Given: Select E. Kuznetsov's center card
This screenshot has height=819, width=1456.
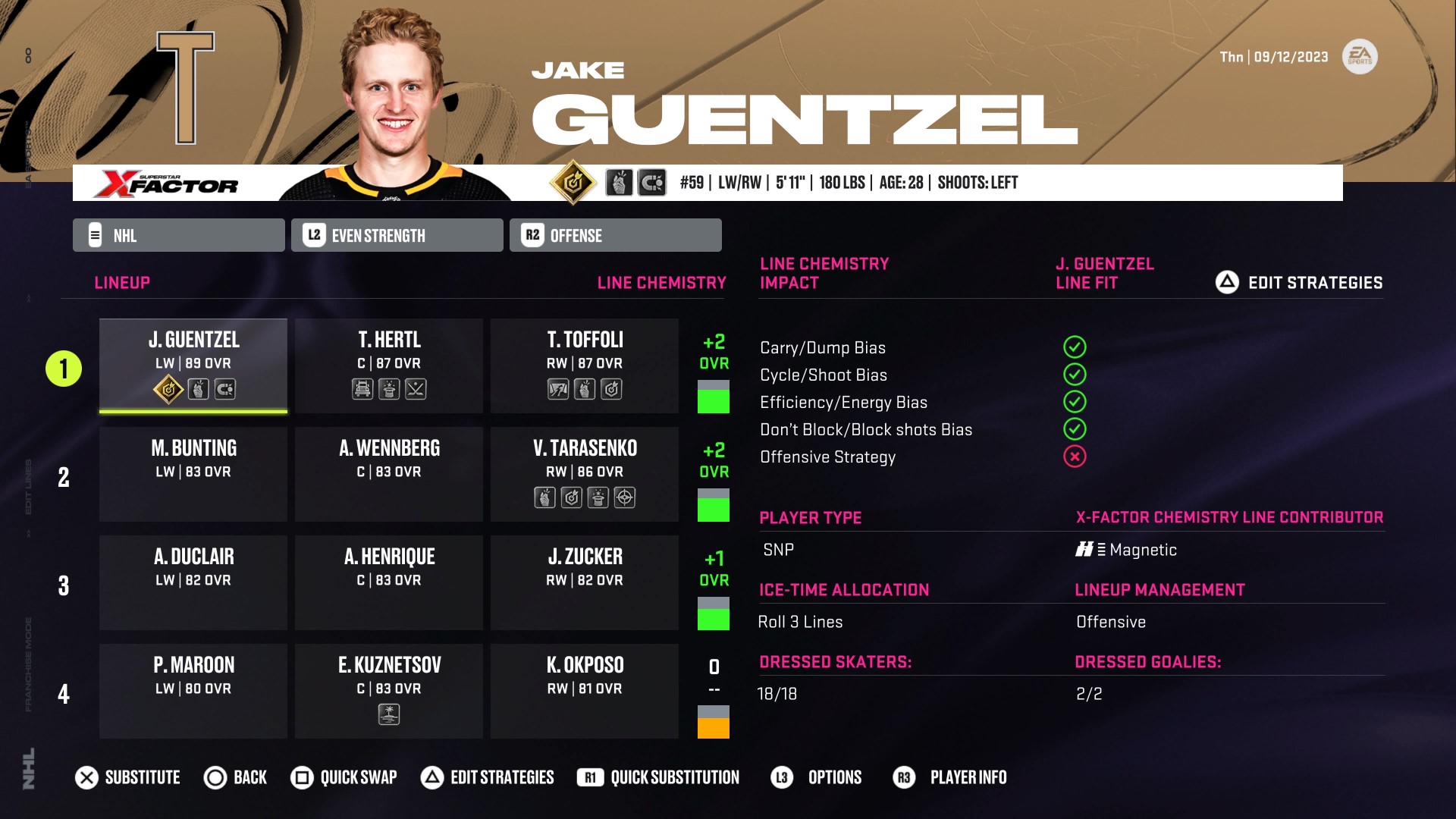Looking at the screenshot, I should 389,690.
